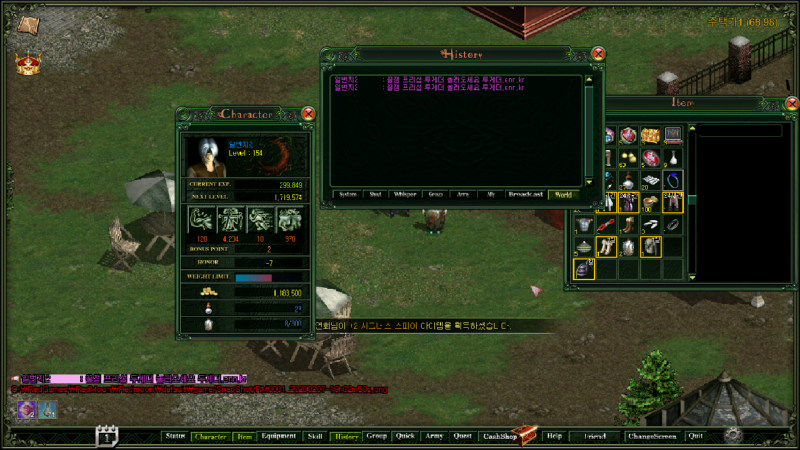The height and width of the screenshot is (450, 800).
Task: Open the book icon in top-left corner
Action: [27, 25]
